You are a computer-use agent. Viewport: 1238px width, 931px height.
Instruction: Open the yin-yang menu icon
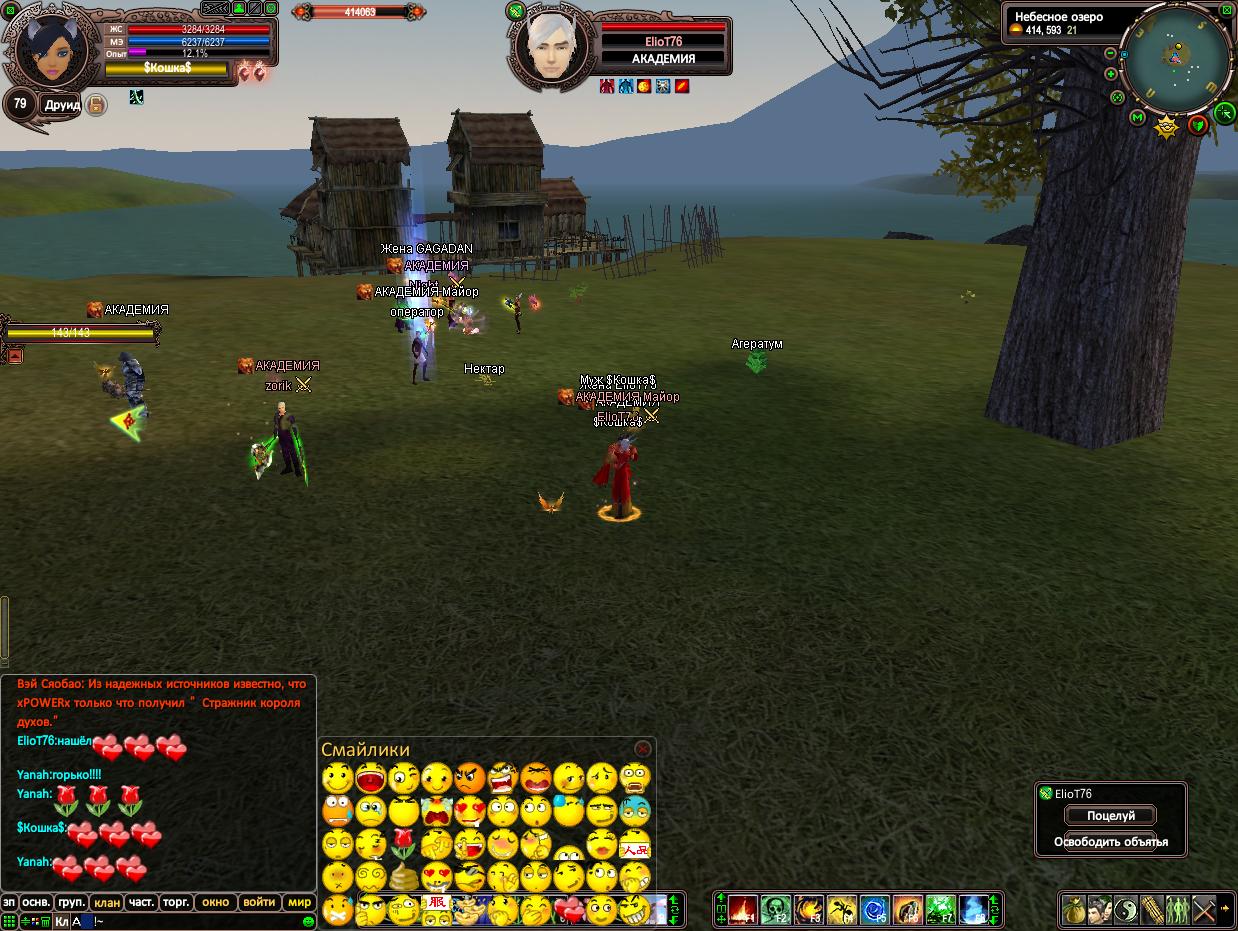[x=1126, y=910]
